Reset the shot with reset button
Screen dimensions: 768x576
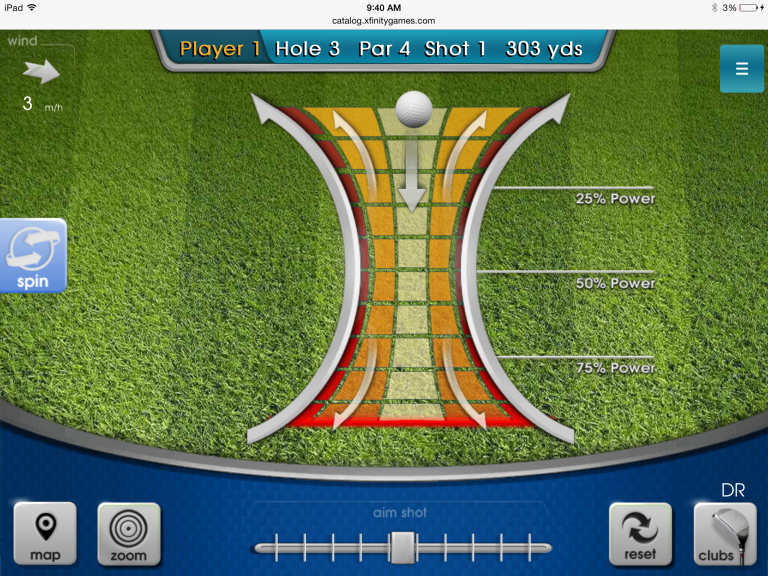[x=640, y=534]
